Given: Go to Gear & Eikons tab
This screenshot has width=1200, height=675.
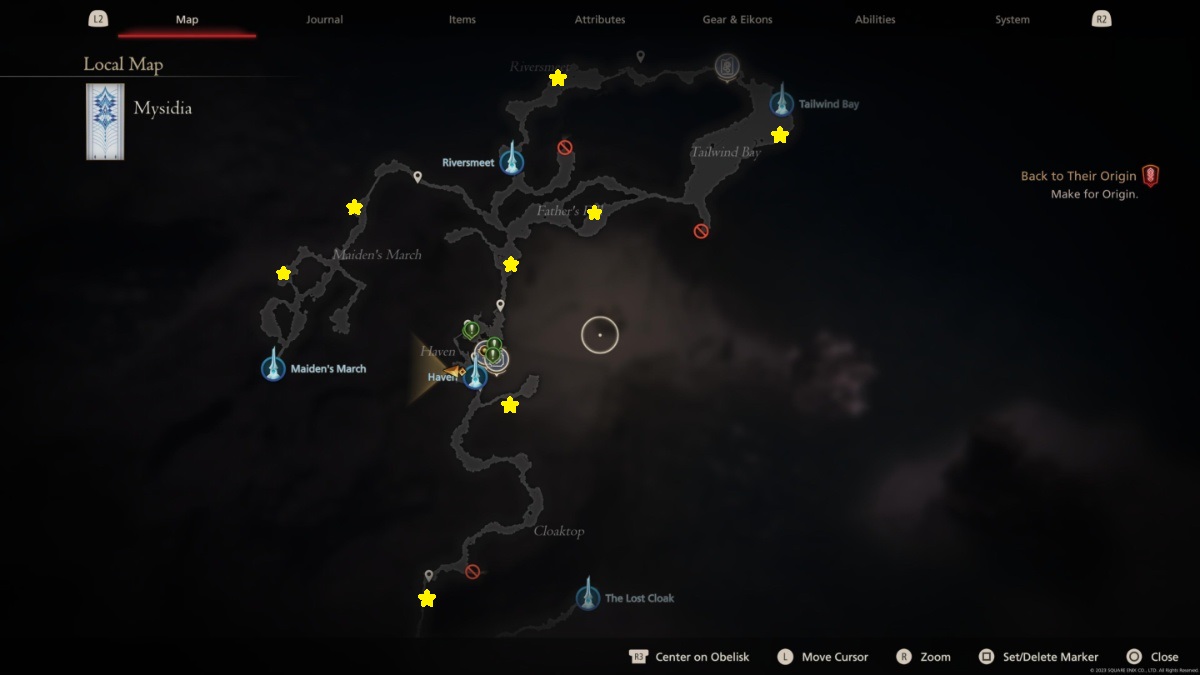Looking at the screenshot, I should coord(737,19).
